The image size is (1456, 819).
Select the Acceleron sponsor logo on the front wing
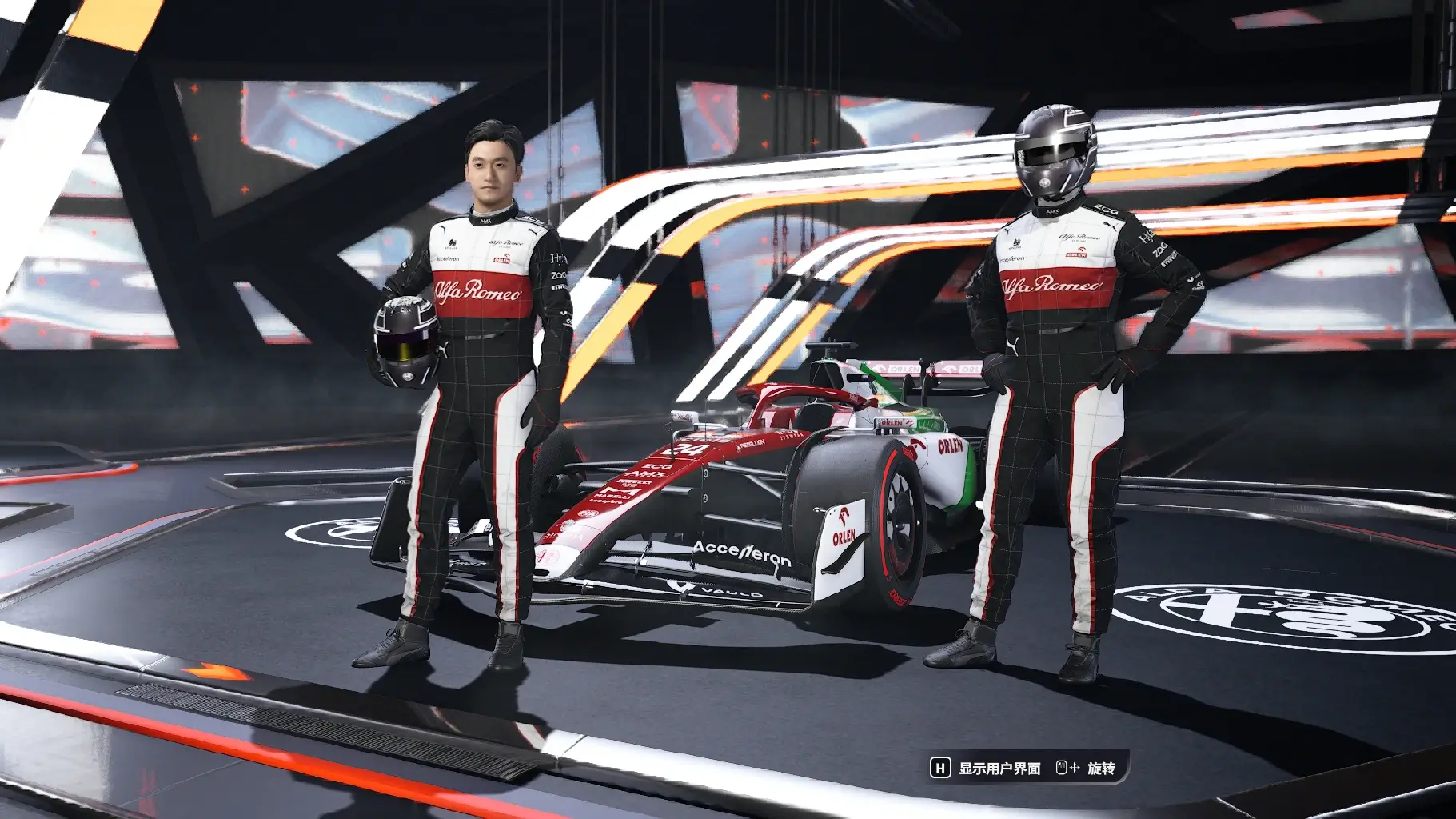pos(740,553)
